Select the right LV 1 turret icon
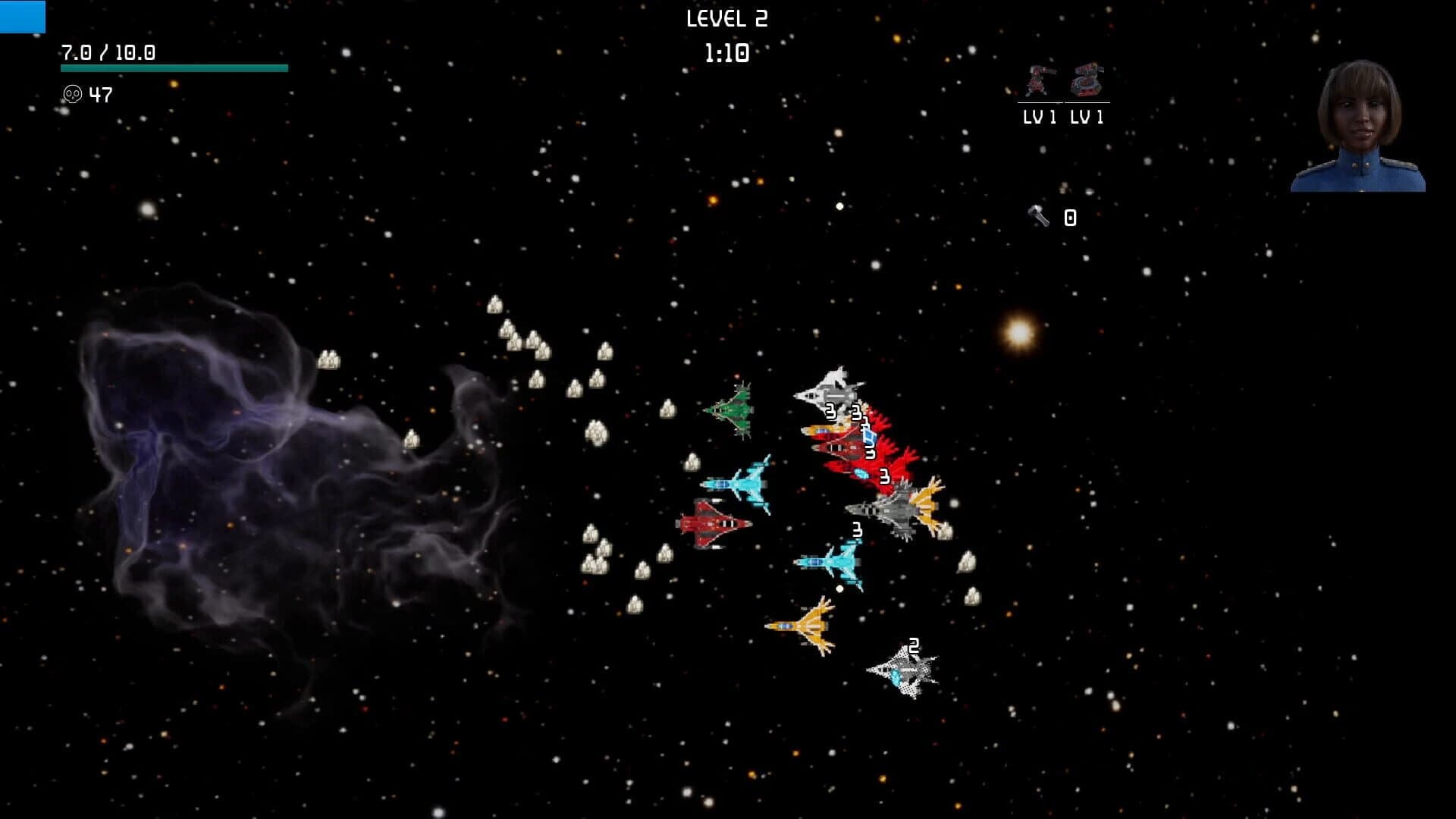This screenshot has height=819, width=1456. (x=1086, y=80)
